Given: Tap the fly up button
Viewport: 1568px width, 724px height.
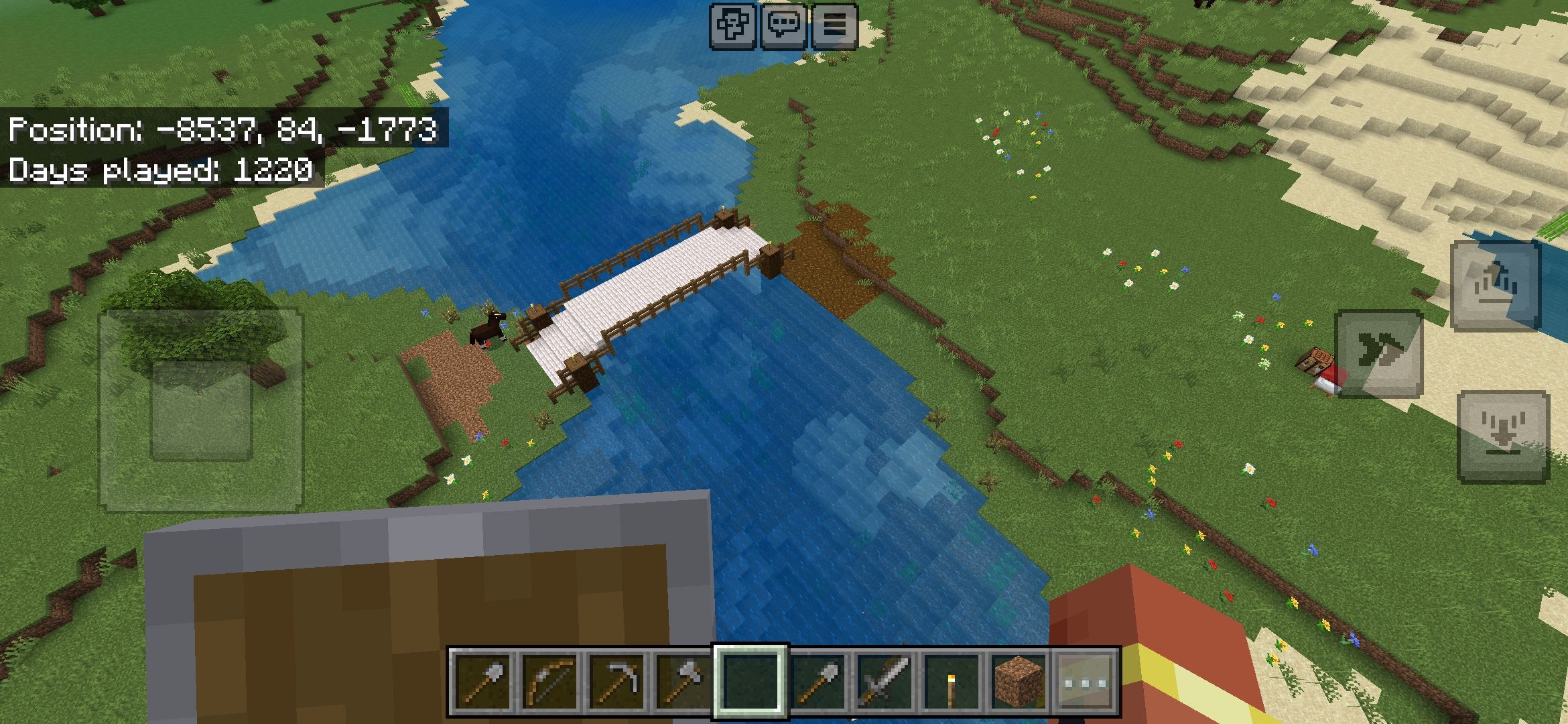Looking at the screenshot, I should (1495, 286).
